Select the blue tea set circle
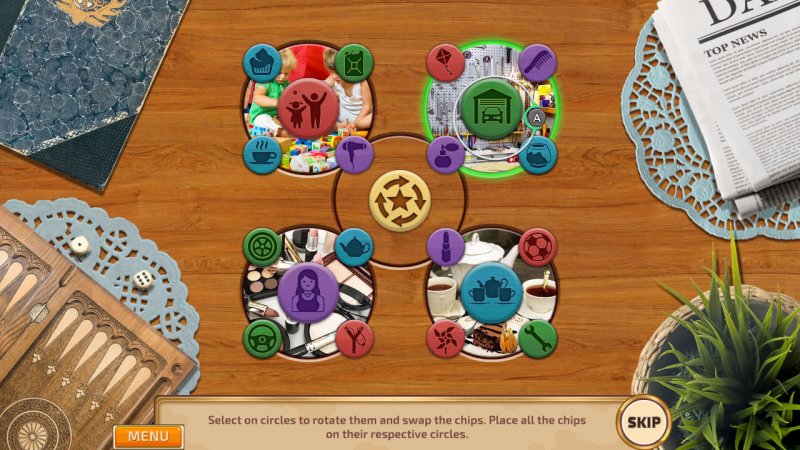This screenshot has height=450, width=800. [x=492, y=291]
